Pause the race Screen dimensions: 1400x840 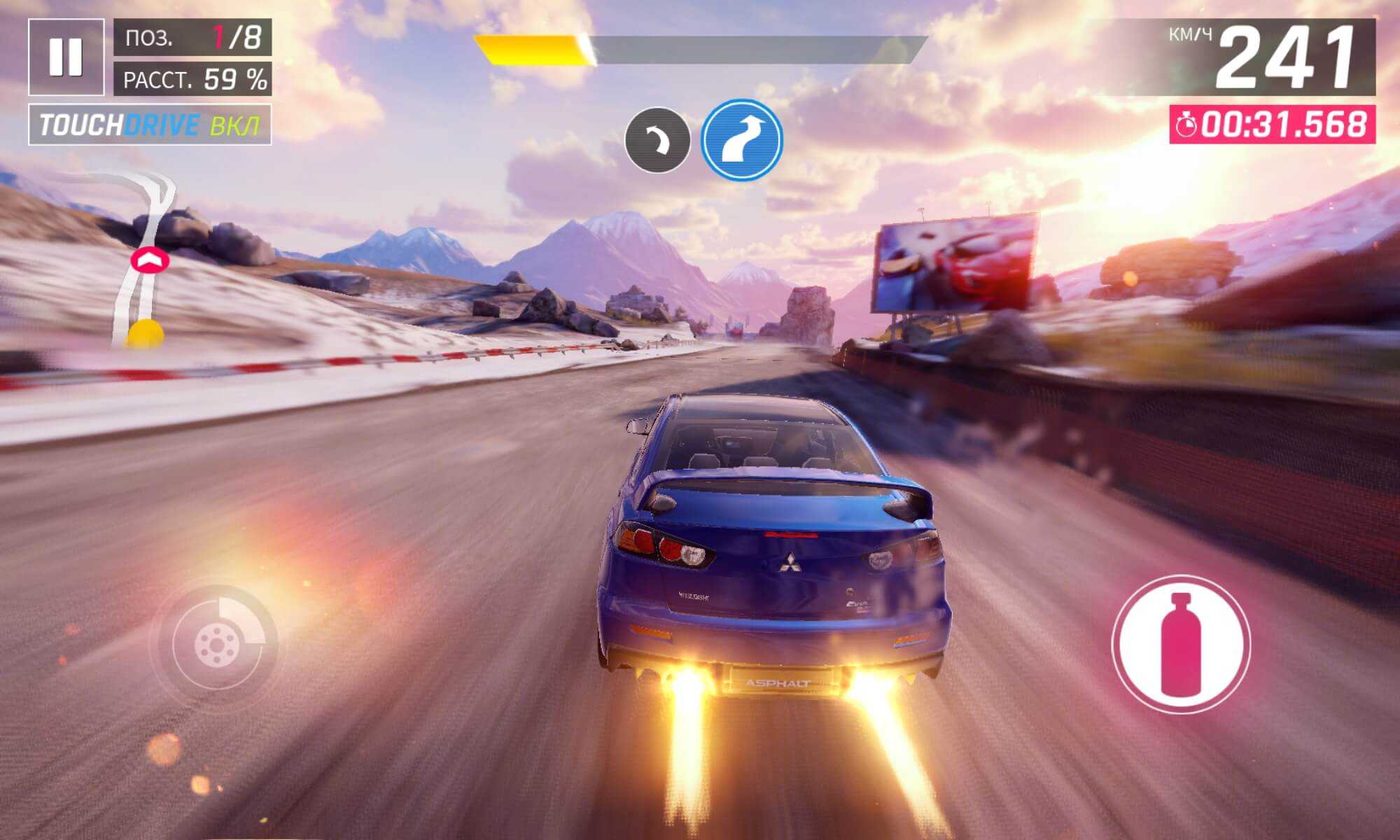(66, 57)
